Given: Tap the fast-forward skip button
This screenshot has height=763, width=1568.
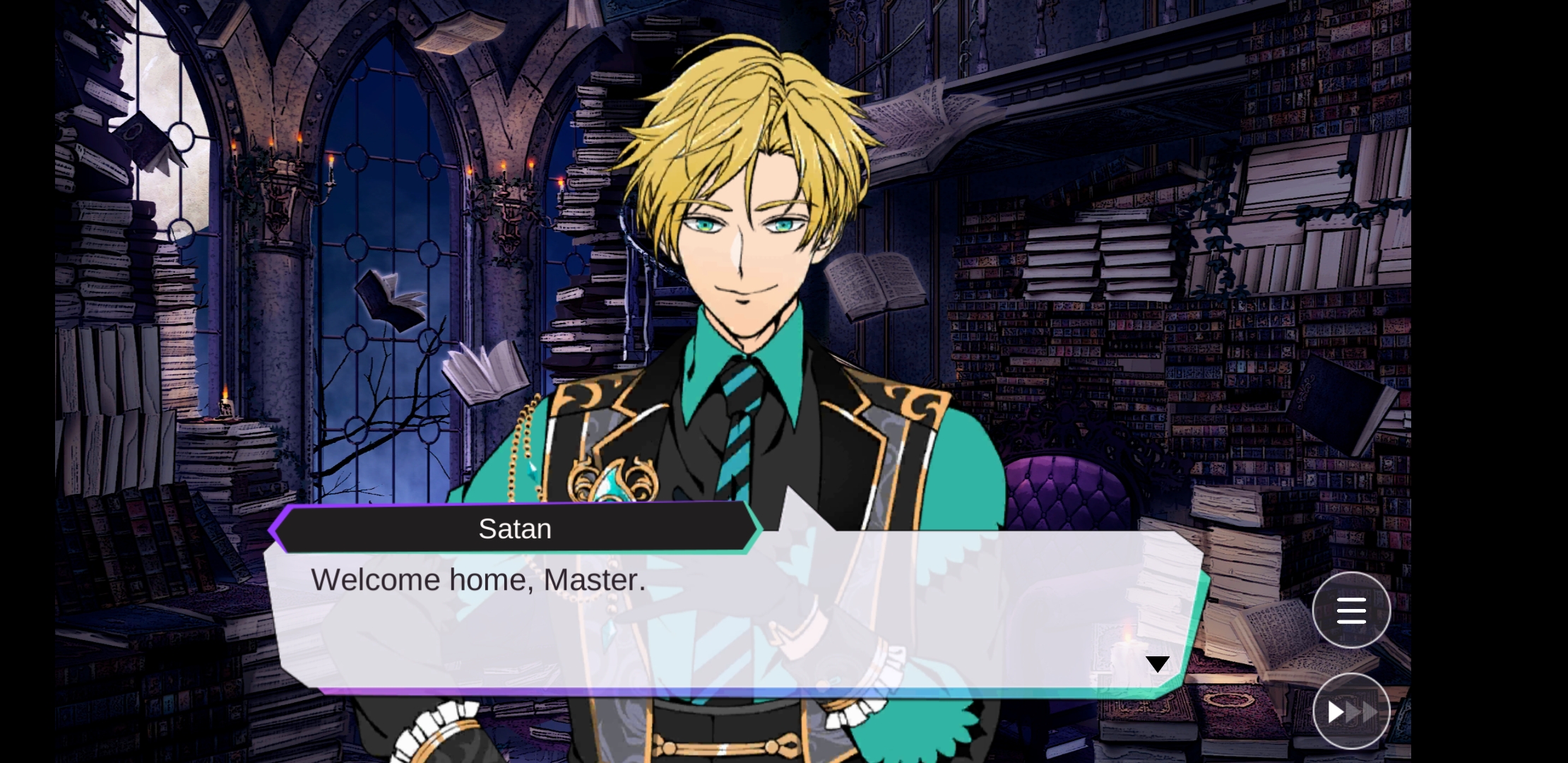Looking at the screenshot, I should 1351,711.
